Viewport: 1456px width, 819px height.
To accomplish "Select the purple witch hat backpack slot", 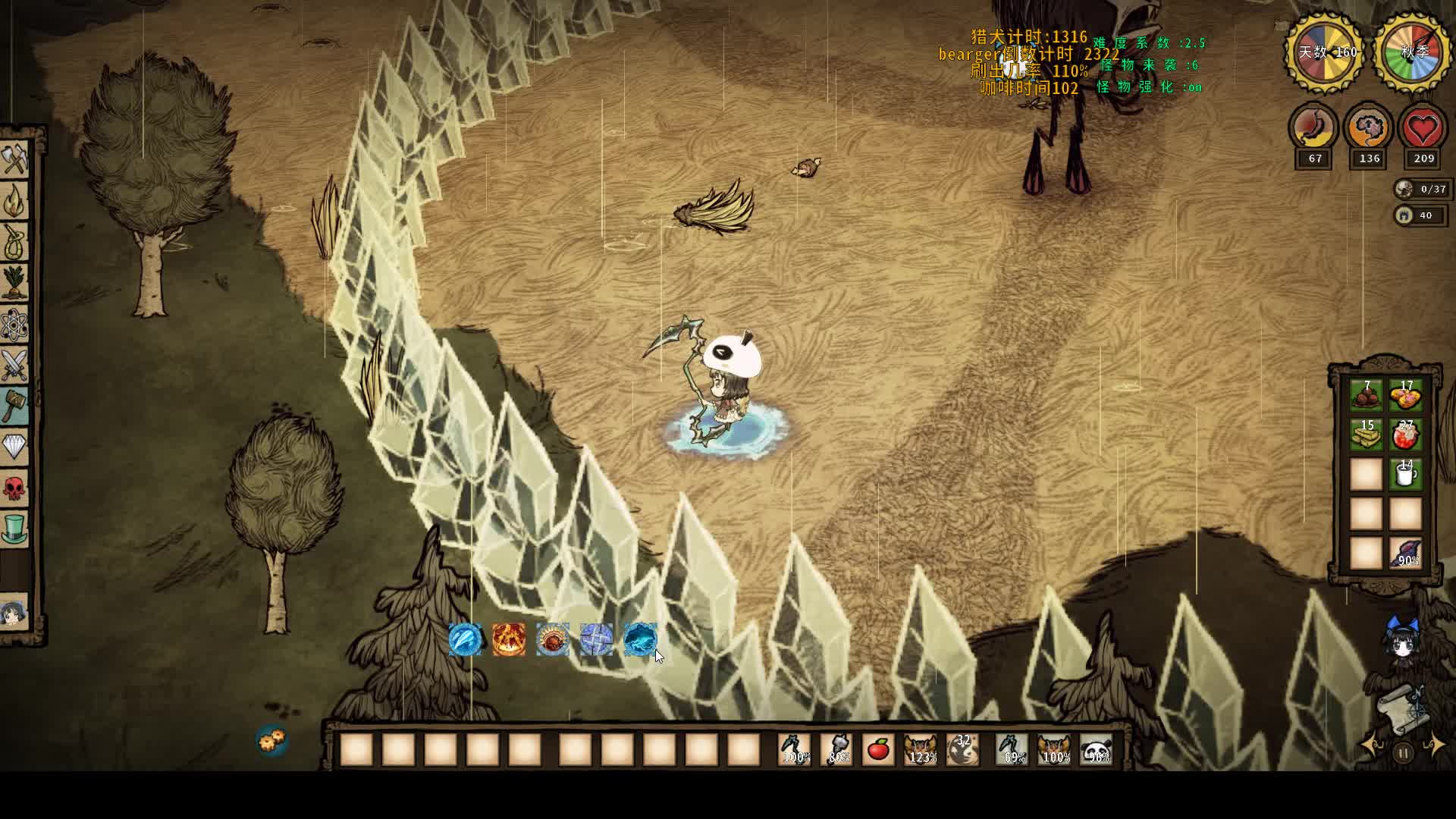I will point(1406,554).
